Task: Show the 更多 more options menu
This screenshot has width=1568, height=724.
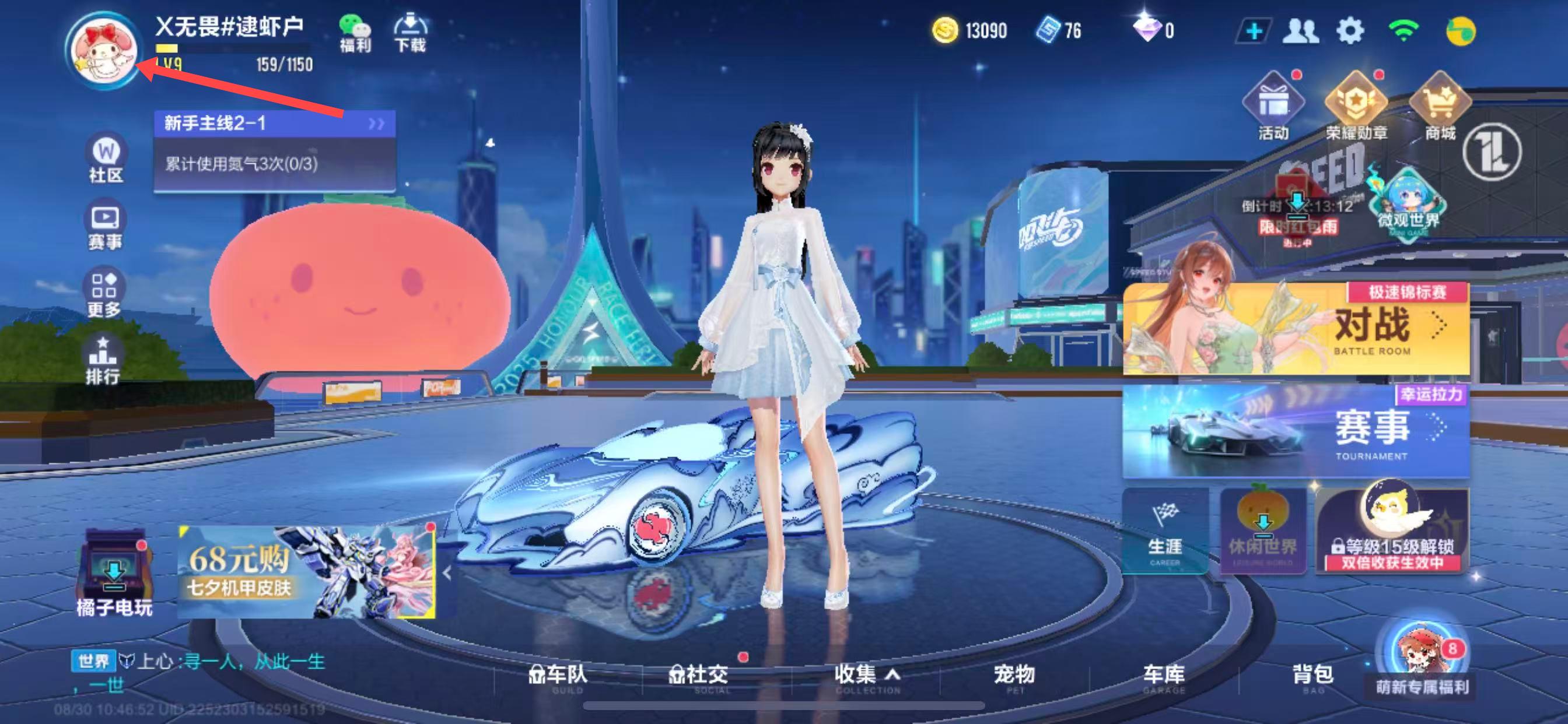Action: pyautogui.click(x=103, y=294)
